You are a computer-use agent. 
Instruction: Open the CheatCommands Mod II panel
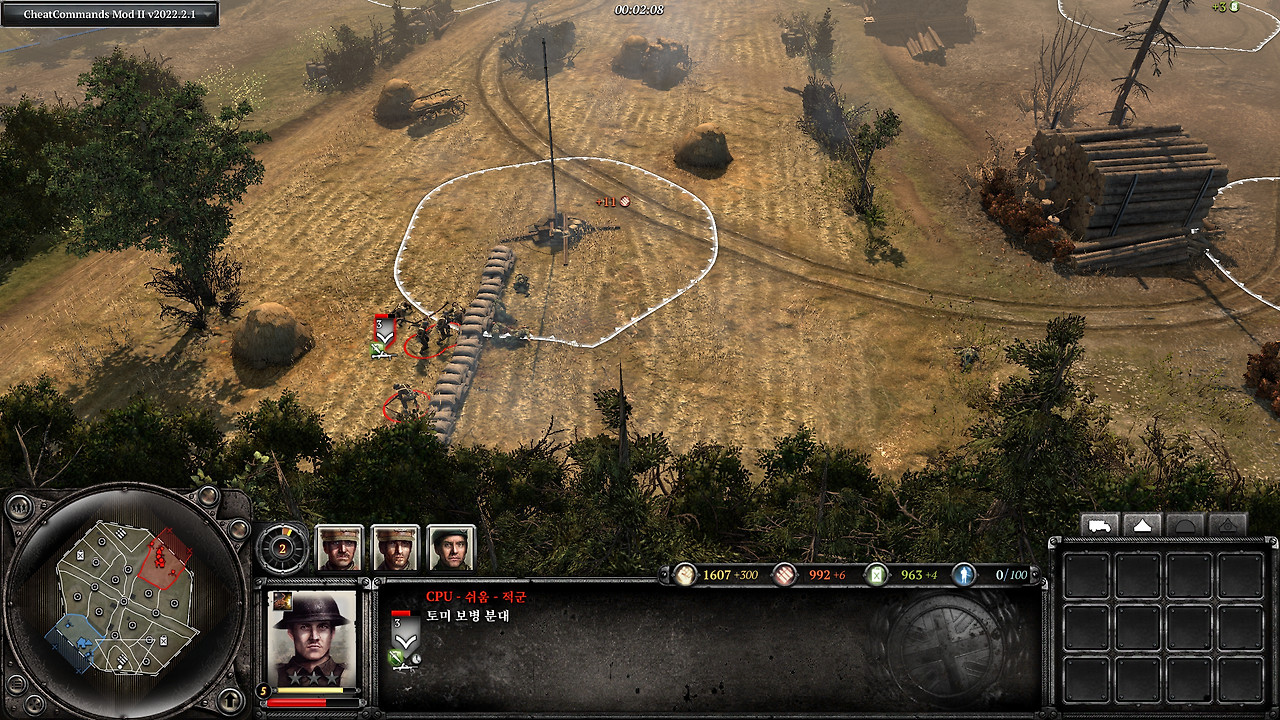(109, 13)
